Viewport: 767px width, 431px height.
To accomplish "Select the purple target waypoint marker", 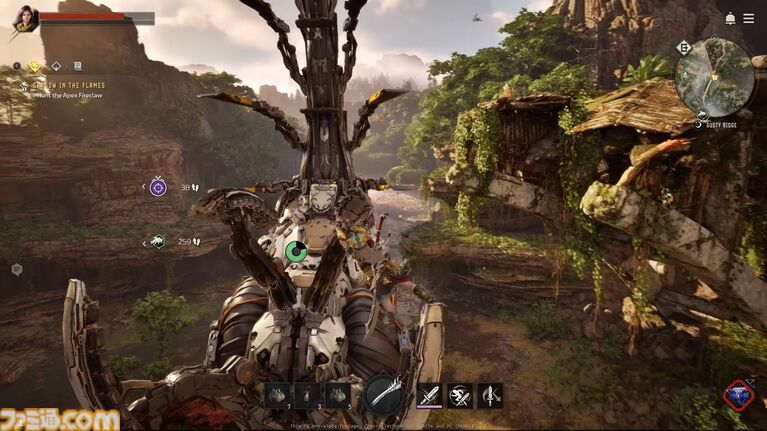I will (x=158, y=187).
